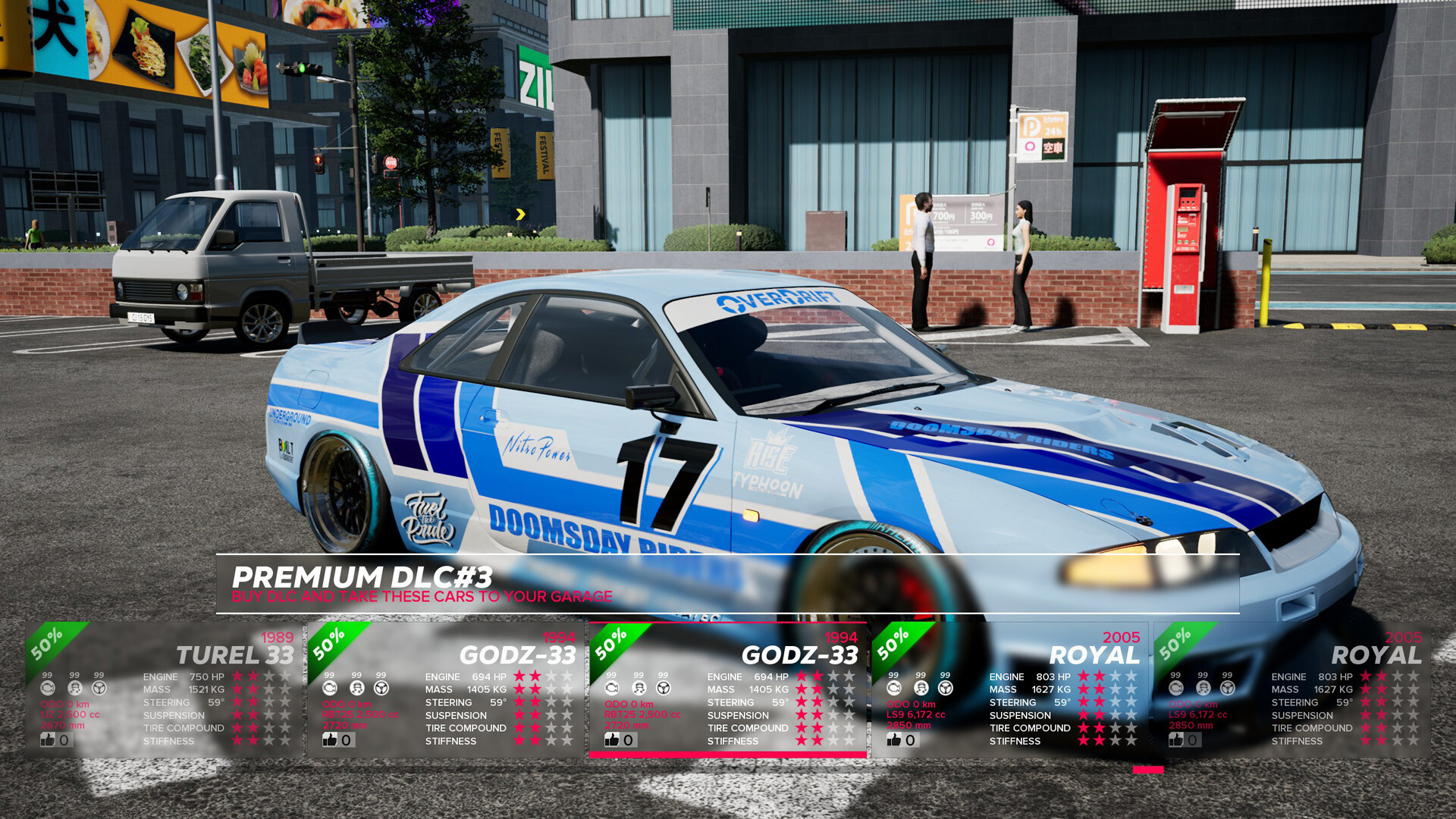
Task: Select the driver helmet icon on the TUREL 33 card
Action: 74,689
